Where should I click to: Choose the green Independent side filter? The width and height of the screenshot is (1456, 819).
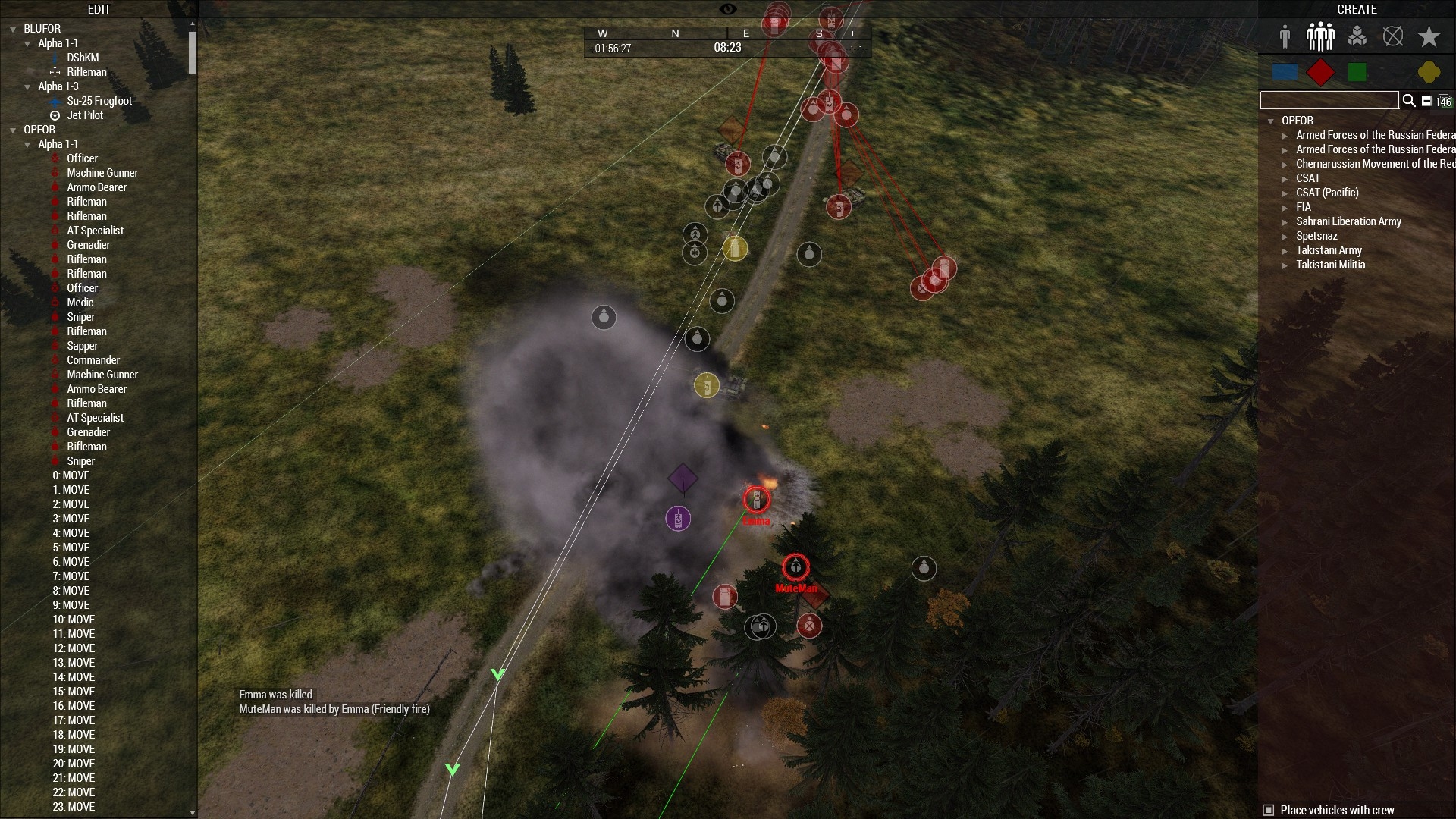tap(1357, 72)
